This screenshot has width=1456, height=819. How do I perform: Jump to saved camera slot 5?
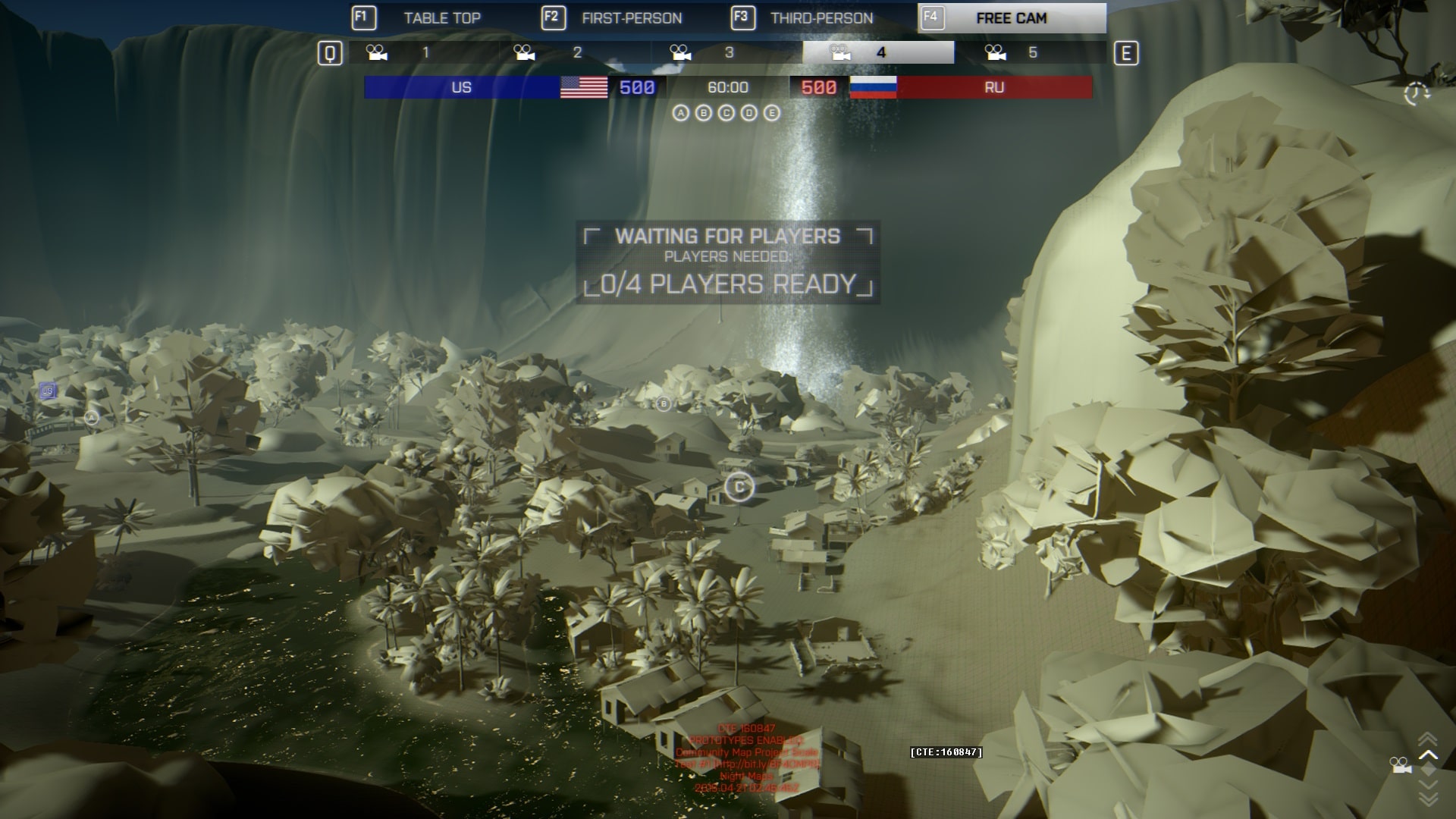coord(1030,52)
